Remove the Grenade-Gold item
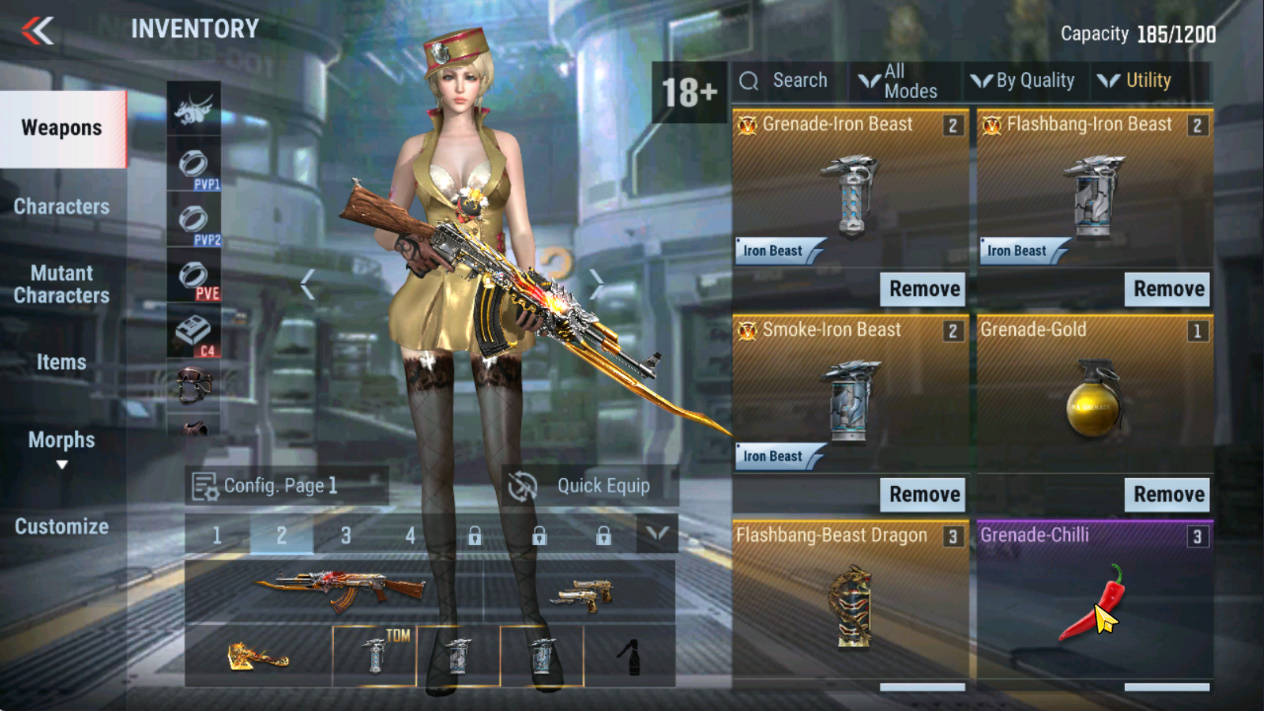1264x711 pixels. click(x=1168, y=494)
